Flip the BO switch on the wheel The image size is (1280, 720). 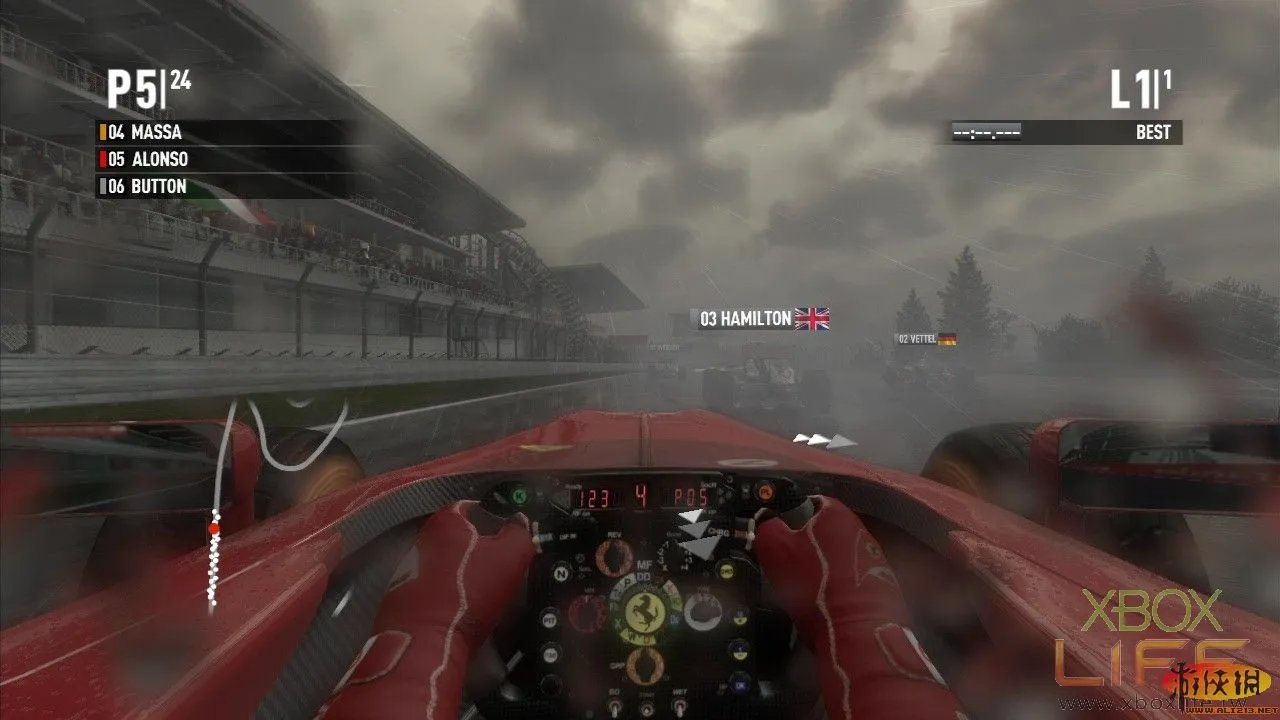614,708
